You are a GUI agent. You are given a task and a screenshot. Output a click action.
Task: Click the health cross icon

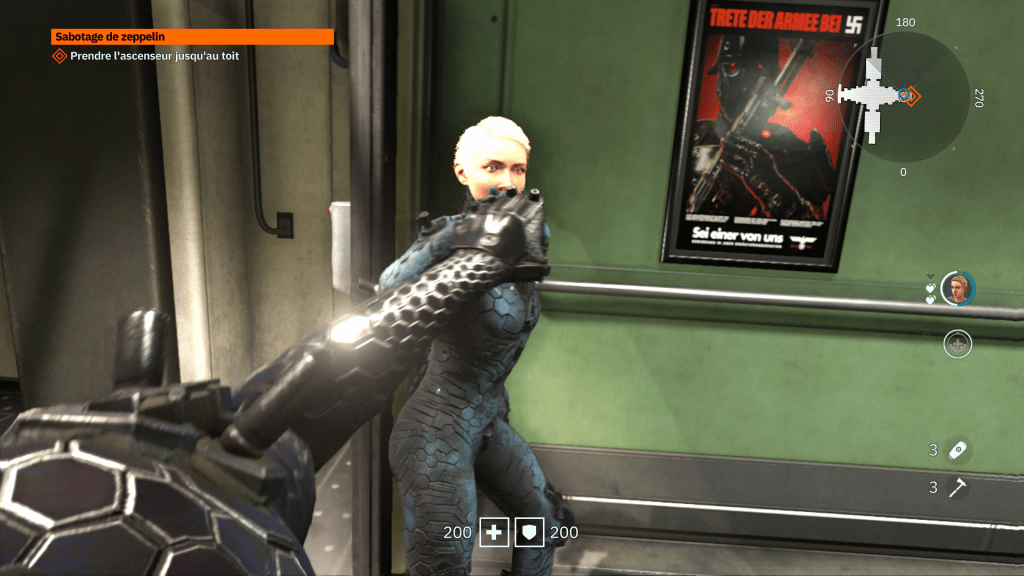[x=494, y=533]
